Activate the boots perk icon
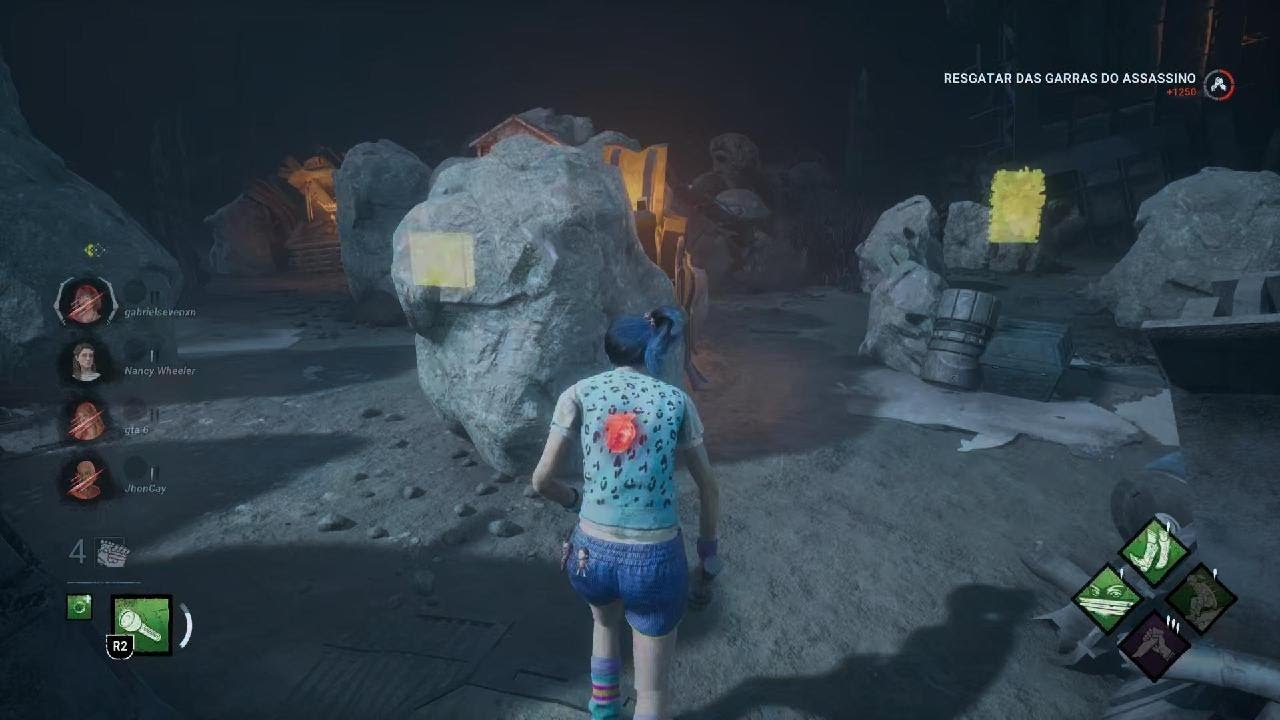Screen dimensions: 1280x720 [1154, 551]
